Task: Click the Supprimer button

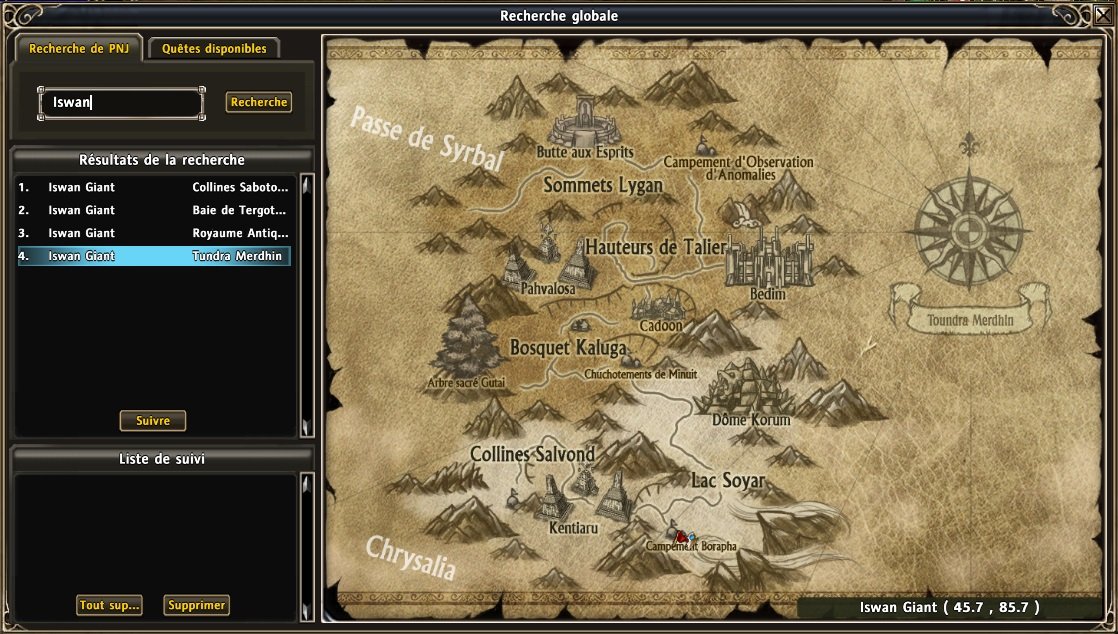Action: [196, 605]
